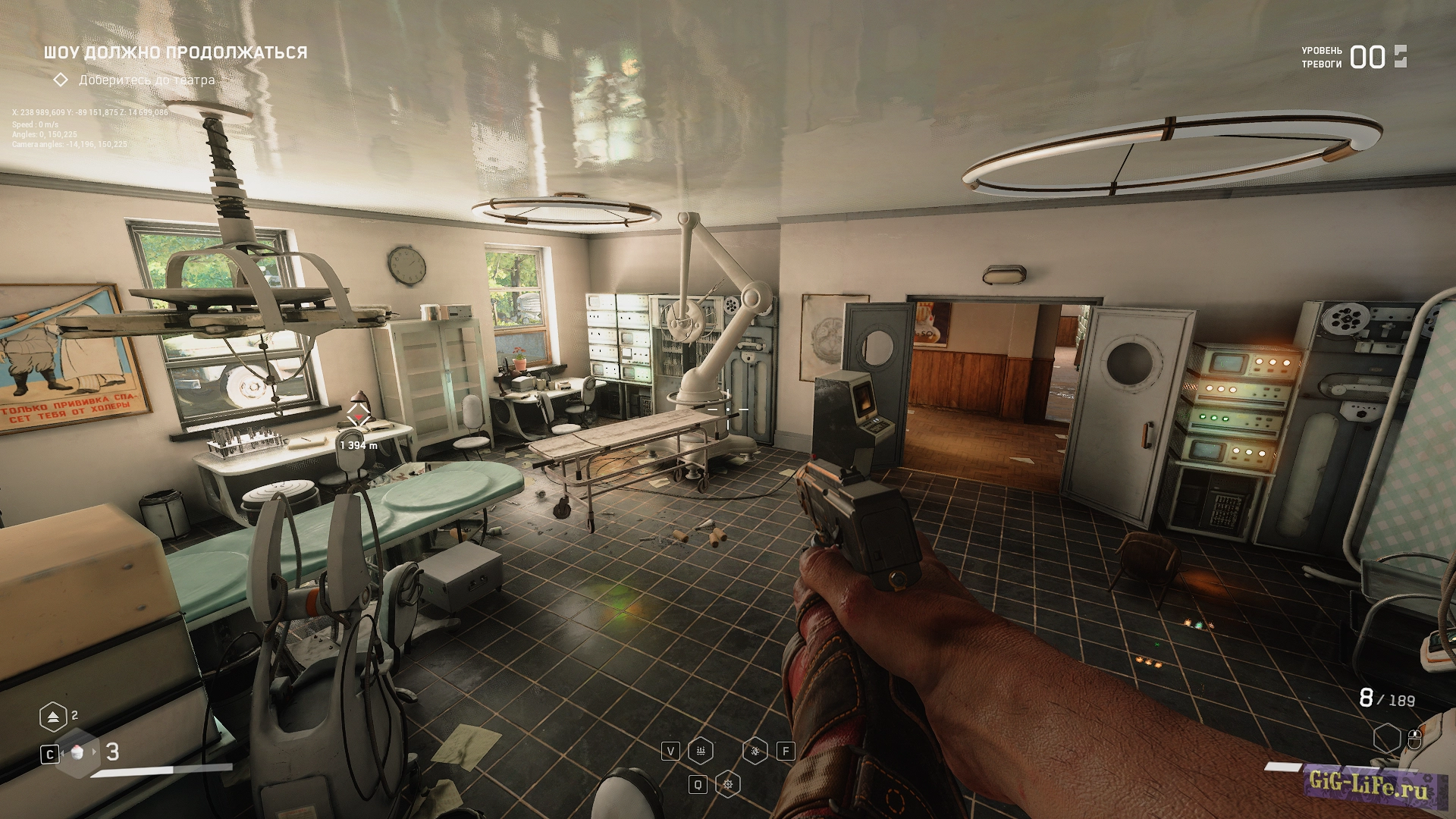Activate the gear-shaped ability beside the Q key
Image resolution: width=1456 pixels, height=819 pixels.
(728, 784)
